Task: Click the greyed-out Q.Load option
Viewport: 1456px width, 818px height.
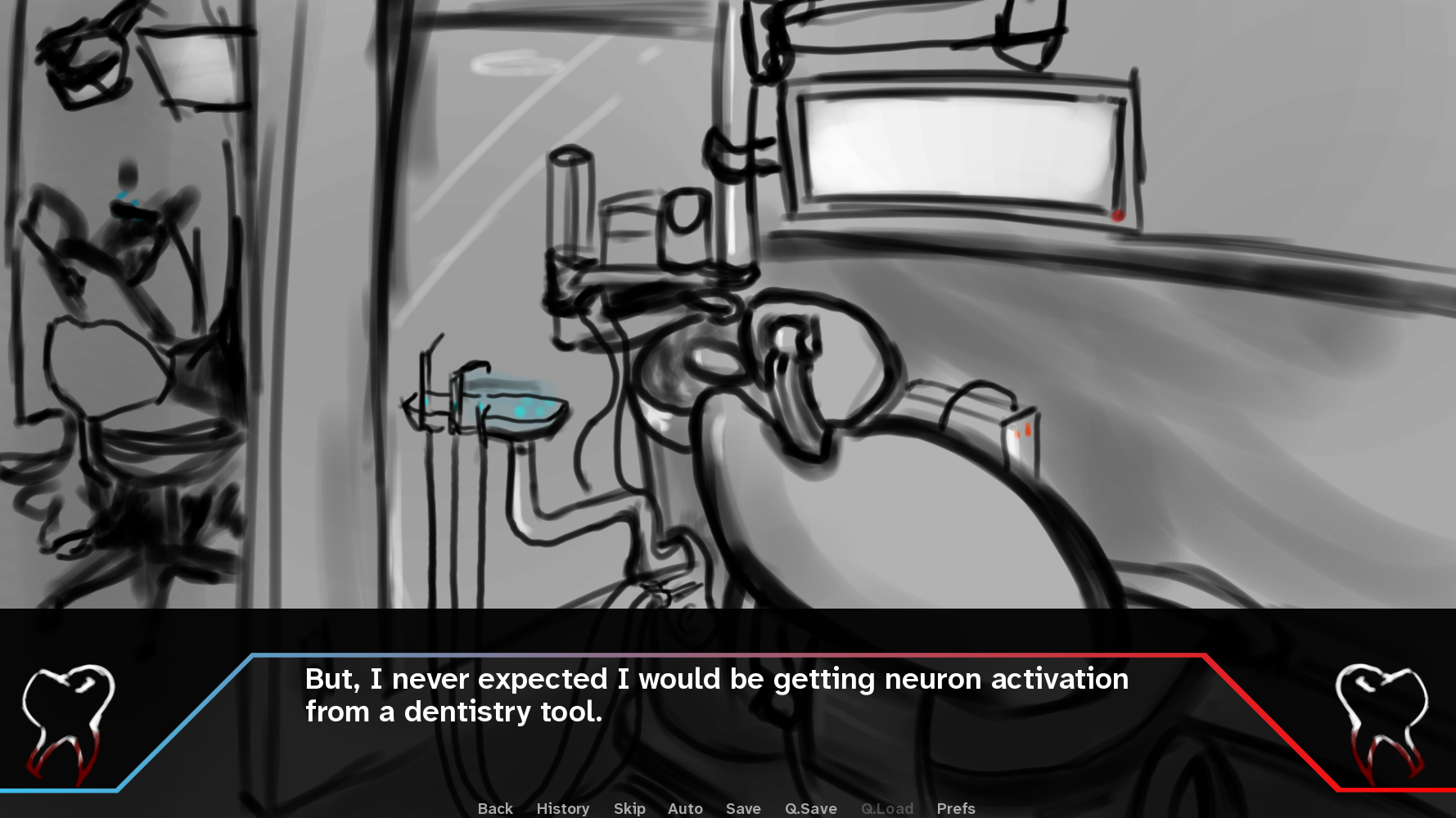Action: 887,808
